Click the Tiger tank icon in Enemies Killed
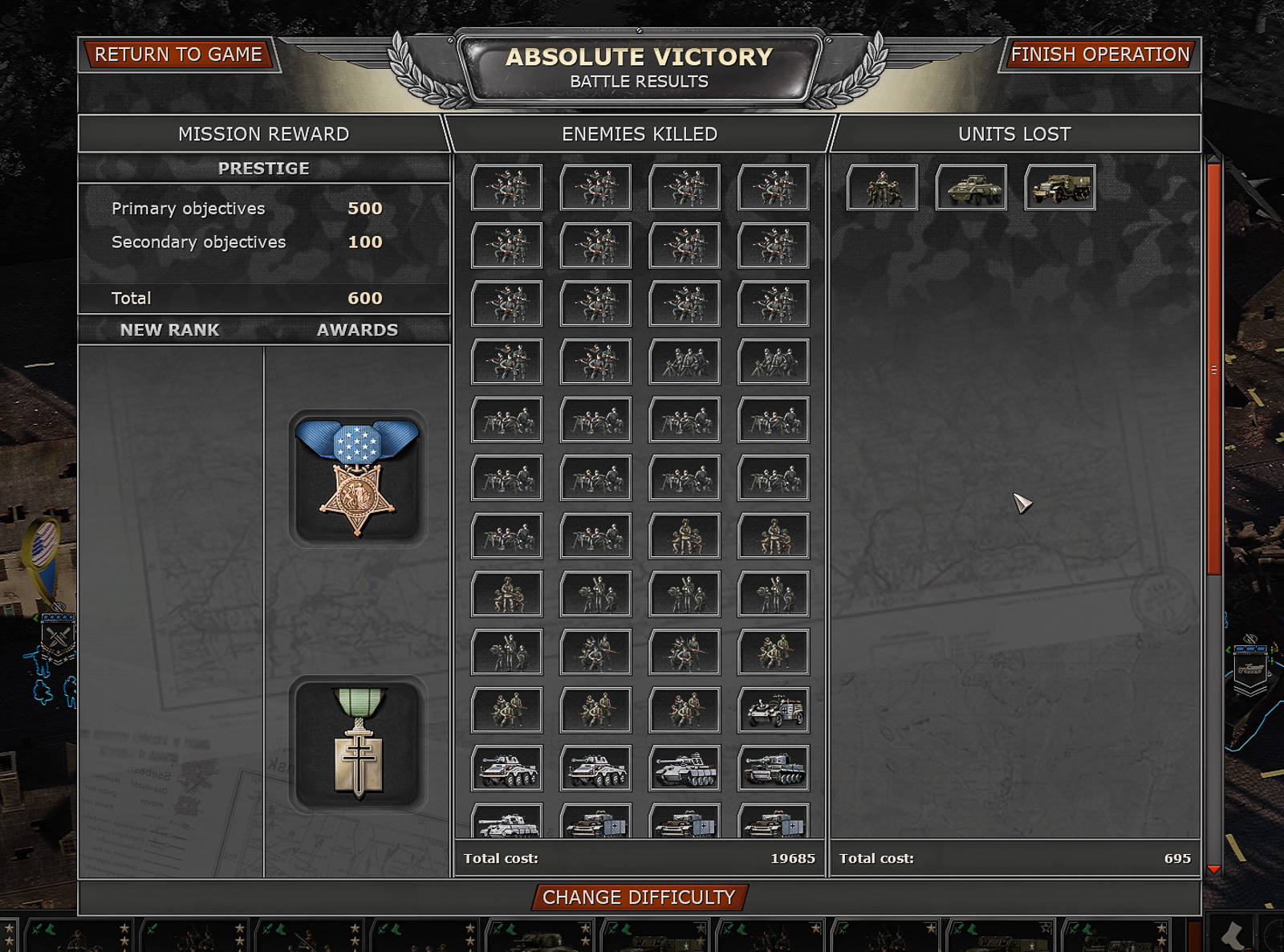Viewport: 1284px width, 952px height. [774, 767]
